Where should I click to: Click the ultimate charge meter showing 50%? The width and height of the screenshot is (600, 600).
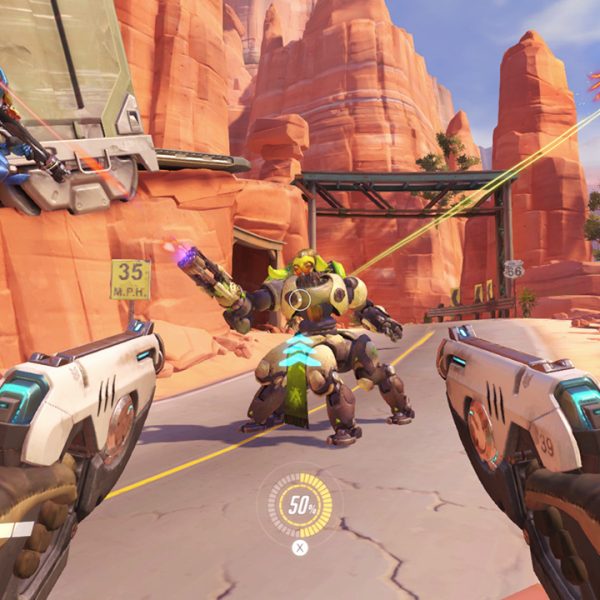click(299, 505)
